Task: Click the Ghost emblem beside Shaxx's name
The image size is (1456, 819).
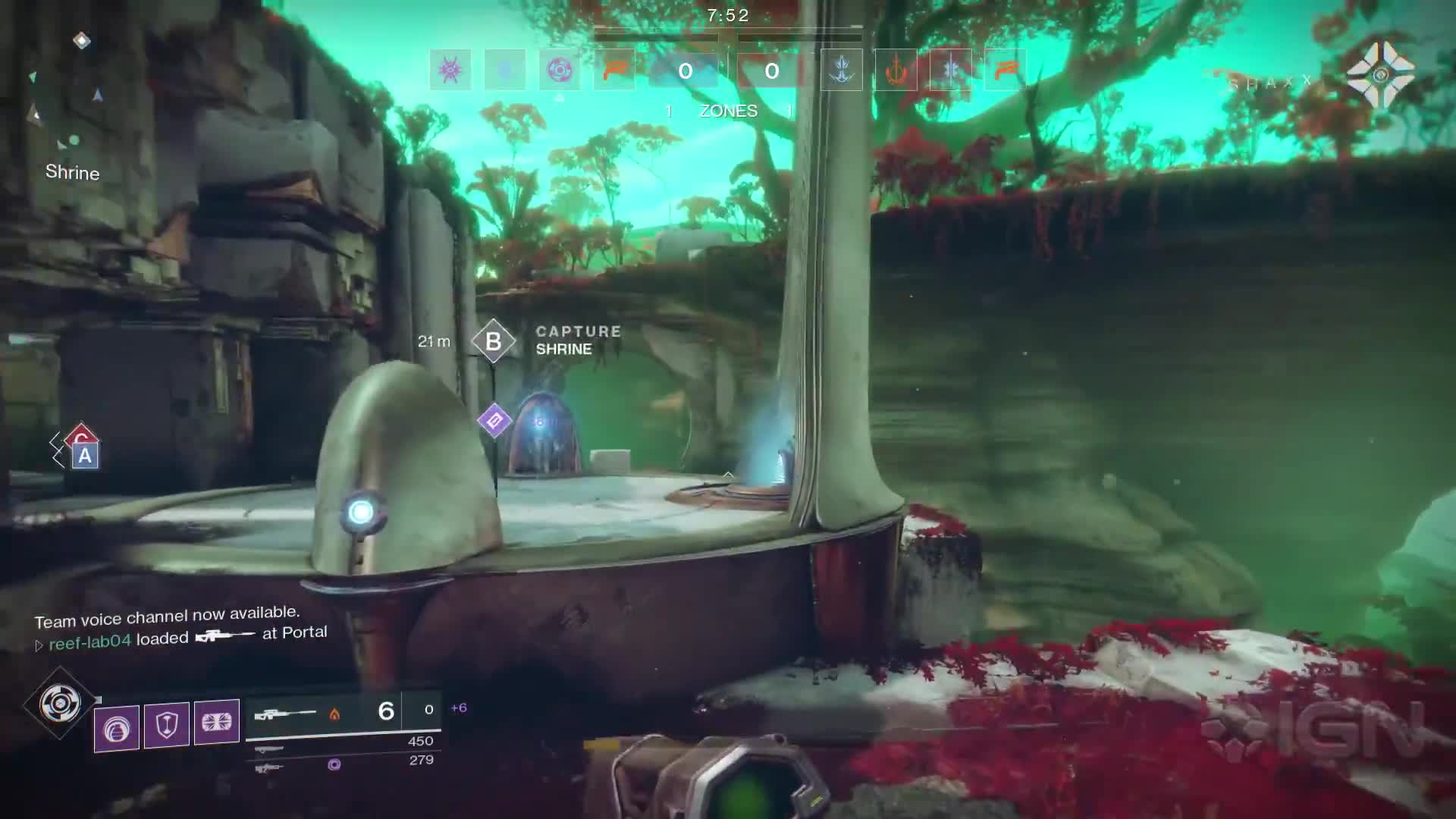Action: click(1380, 74)
